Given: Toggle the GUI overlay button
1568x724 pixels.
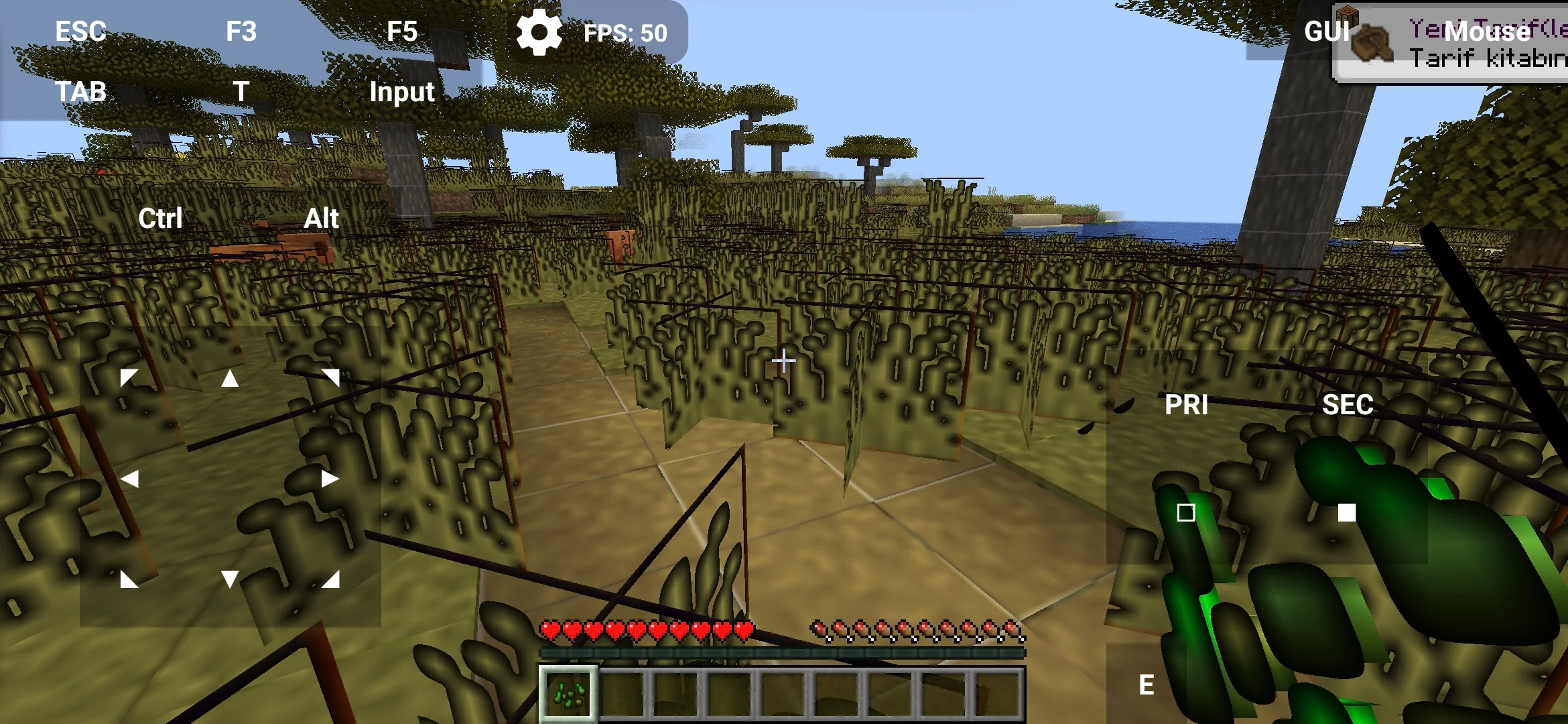Looking at the screenshot, I should (1326, 32).
